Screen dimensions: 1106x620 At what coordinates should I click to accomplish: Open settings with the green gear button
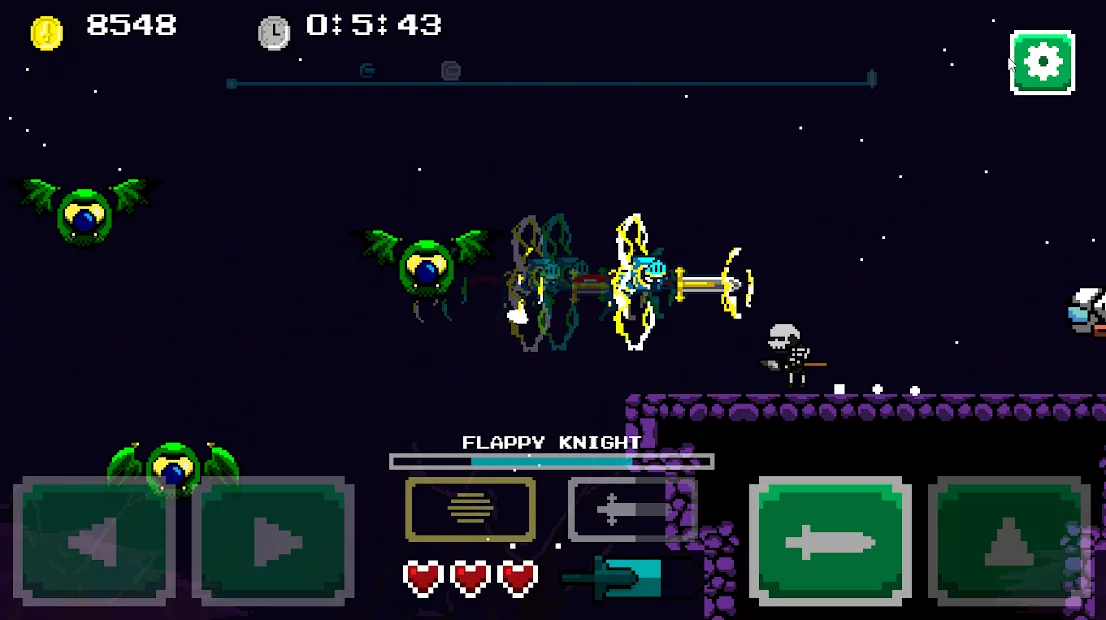(x=1042, y=62)
